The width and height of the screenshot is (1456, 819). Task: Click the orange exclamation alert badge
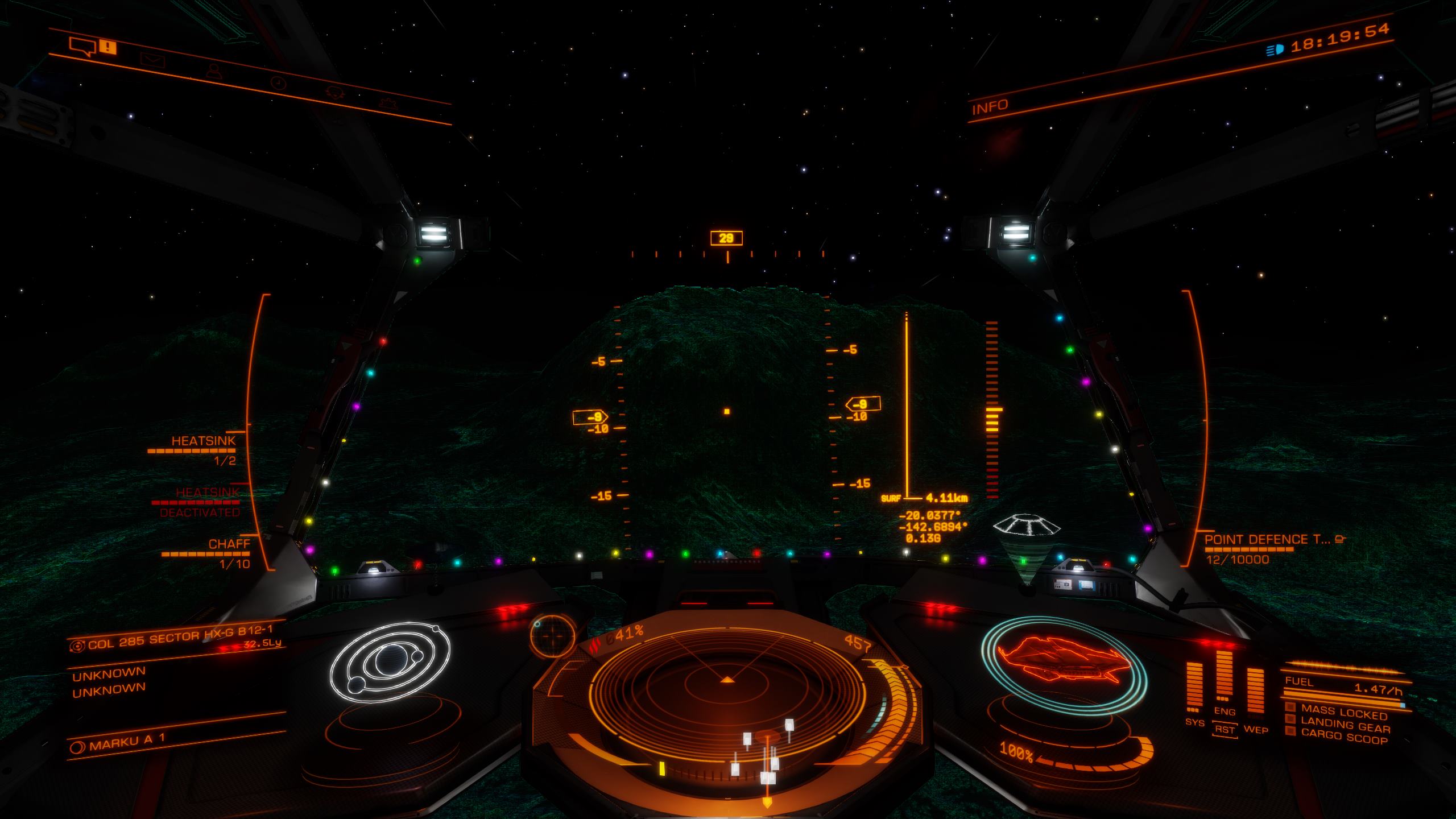(x=107, y=47)
